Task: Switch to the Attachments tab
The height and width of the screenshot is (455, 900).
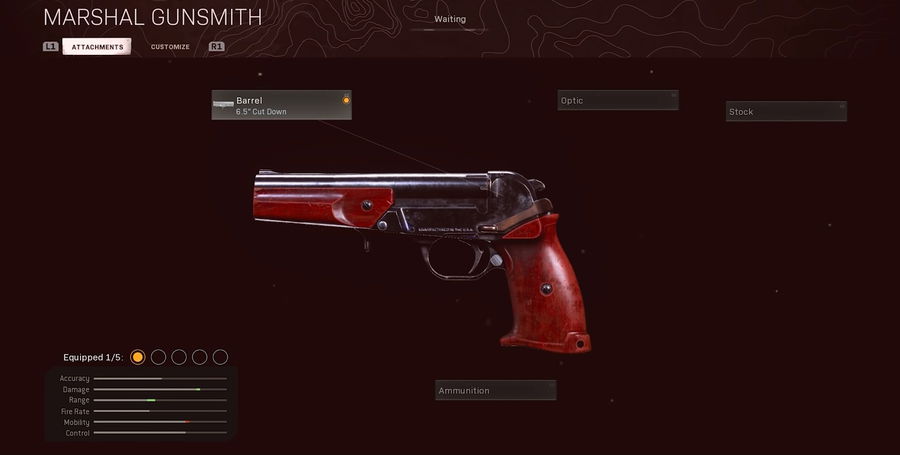Action: (x=97, y=47)
